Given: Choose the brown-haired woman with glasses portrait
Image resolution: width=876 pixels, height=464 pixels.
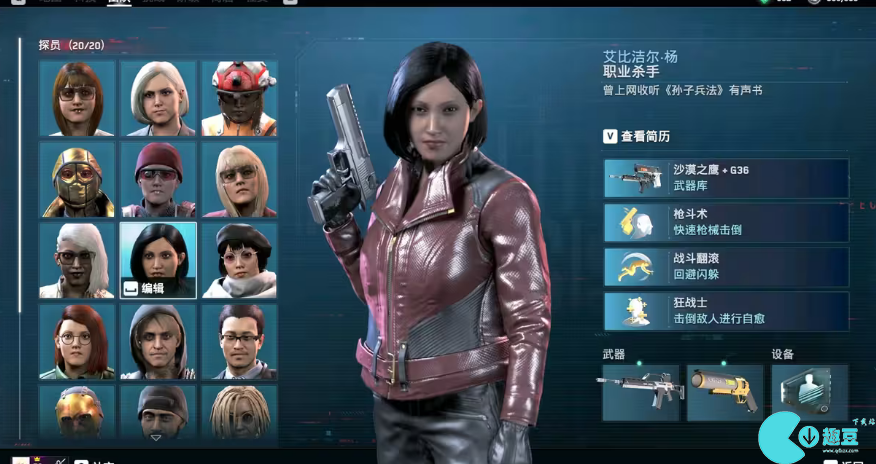Looking at the screenshot, I should point(77,98).
